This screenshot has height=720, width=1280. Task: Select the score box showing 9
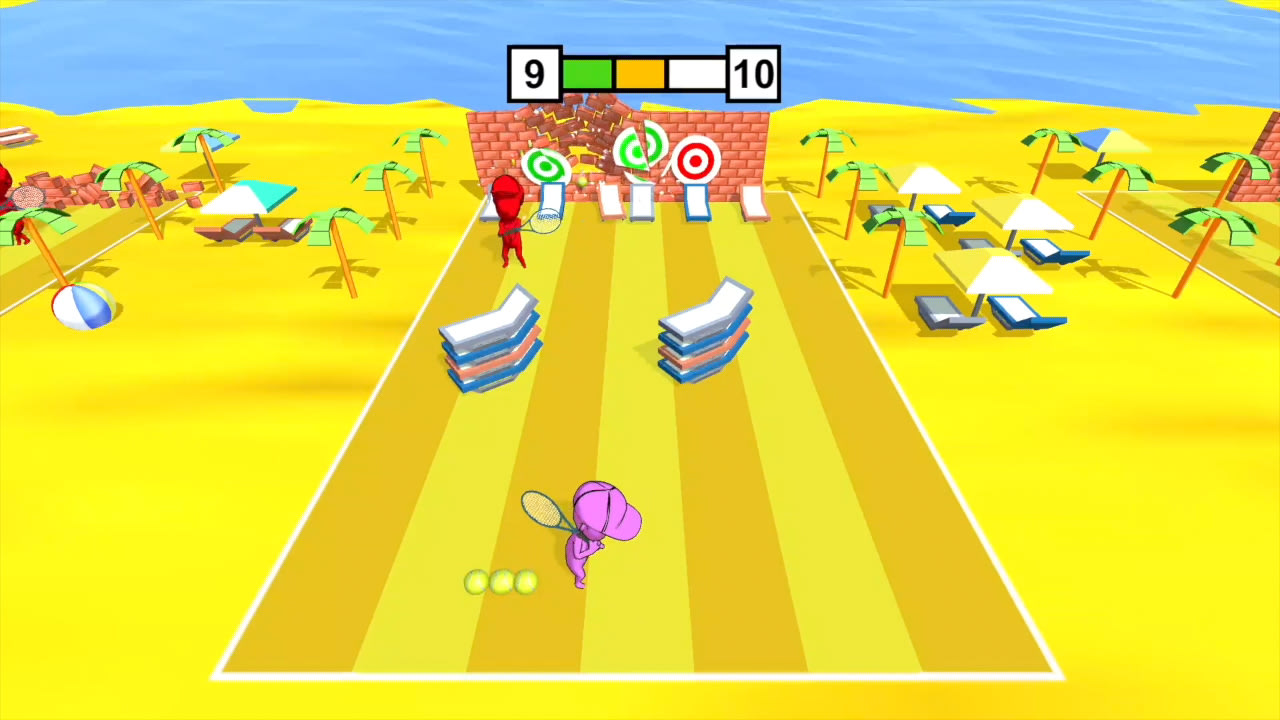(x=532, y=72)
